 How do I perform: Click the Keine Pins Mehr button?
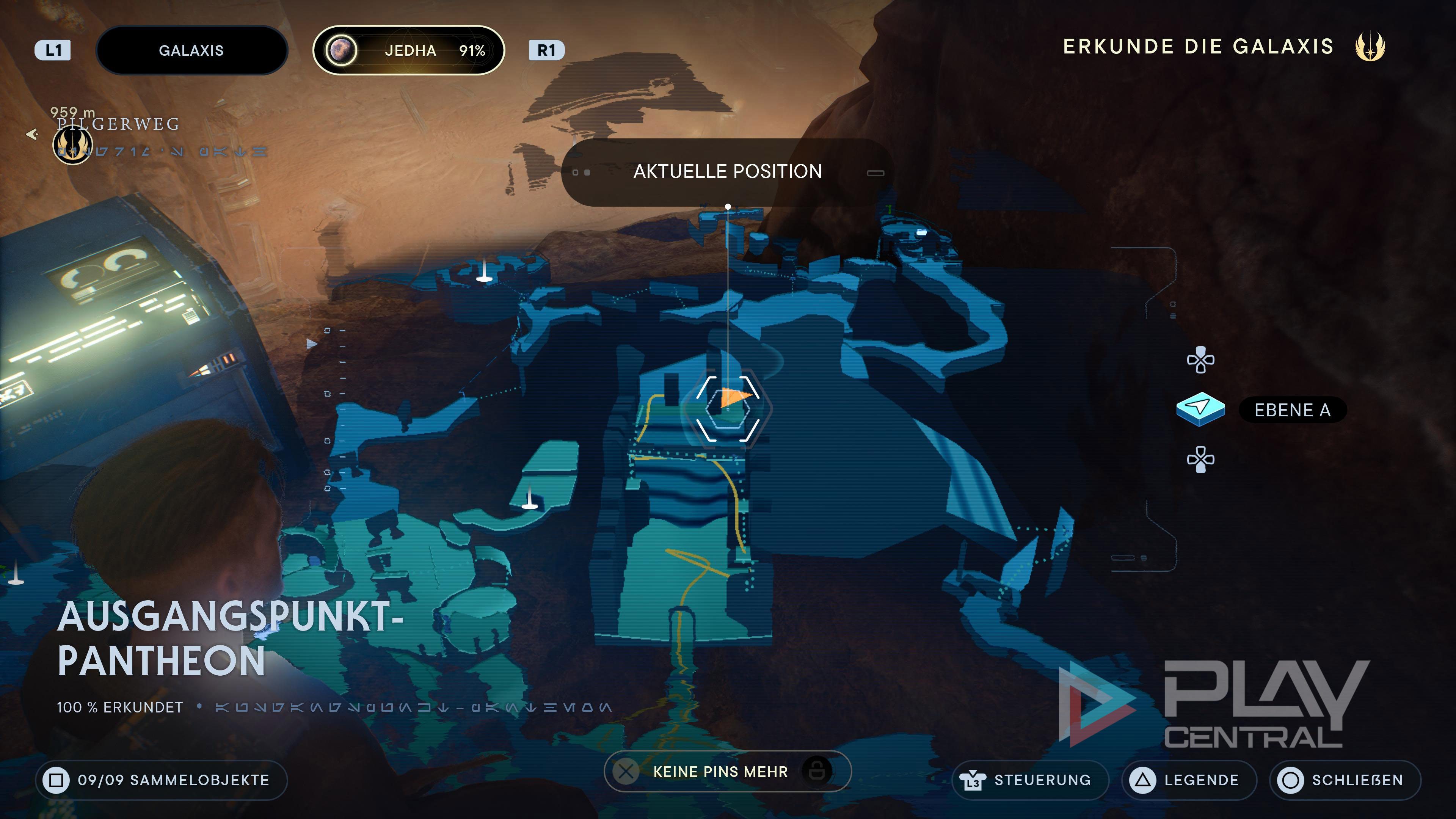point(727,772)
